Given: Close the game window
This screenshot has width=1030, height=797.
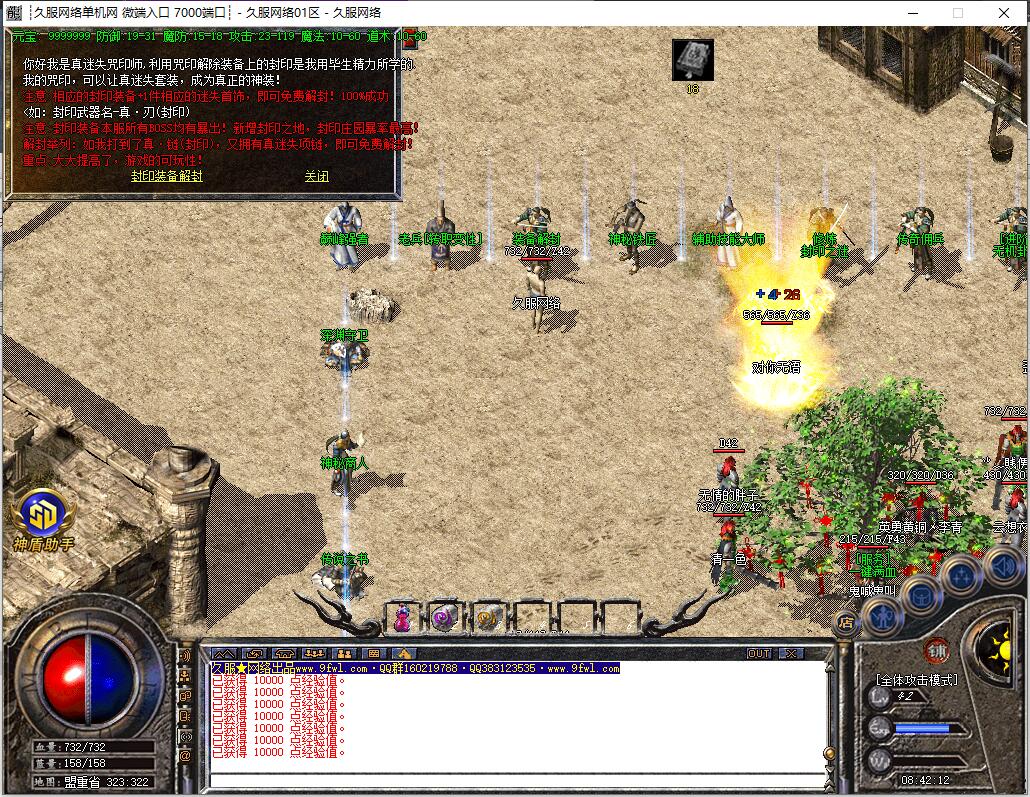Looking at the screenshot, I should pos(1004,13).
